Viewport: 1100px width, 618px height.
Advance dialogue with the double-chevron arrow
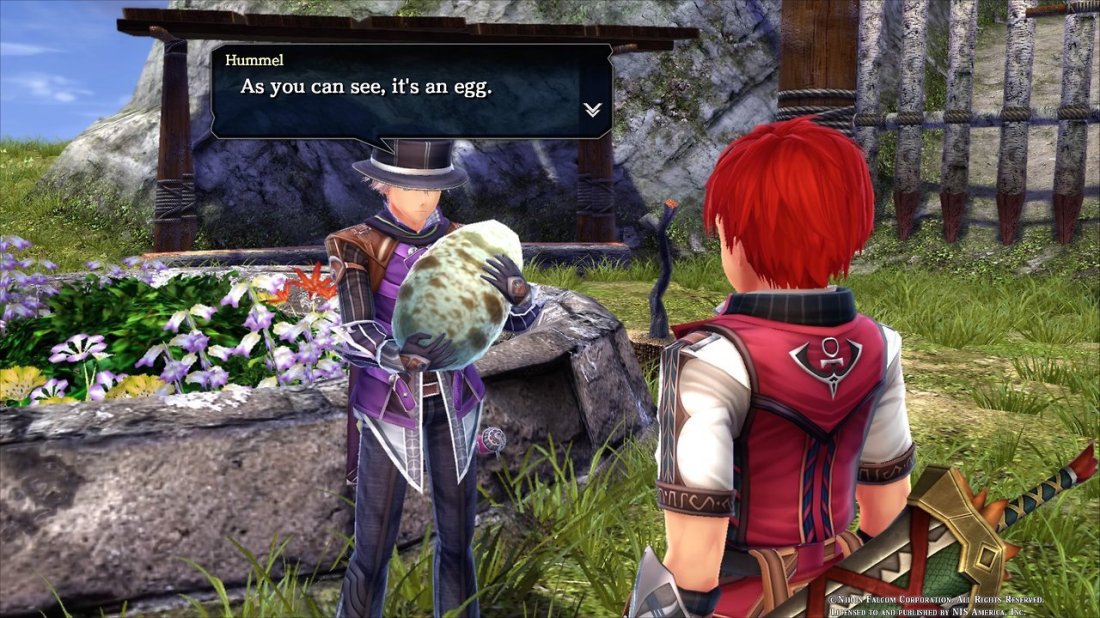(x=592, y=109)
